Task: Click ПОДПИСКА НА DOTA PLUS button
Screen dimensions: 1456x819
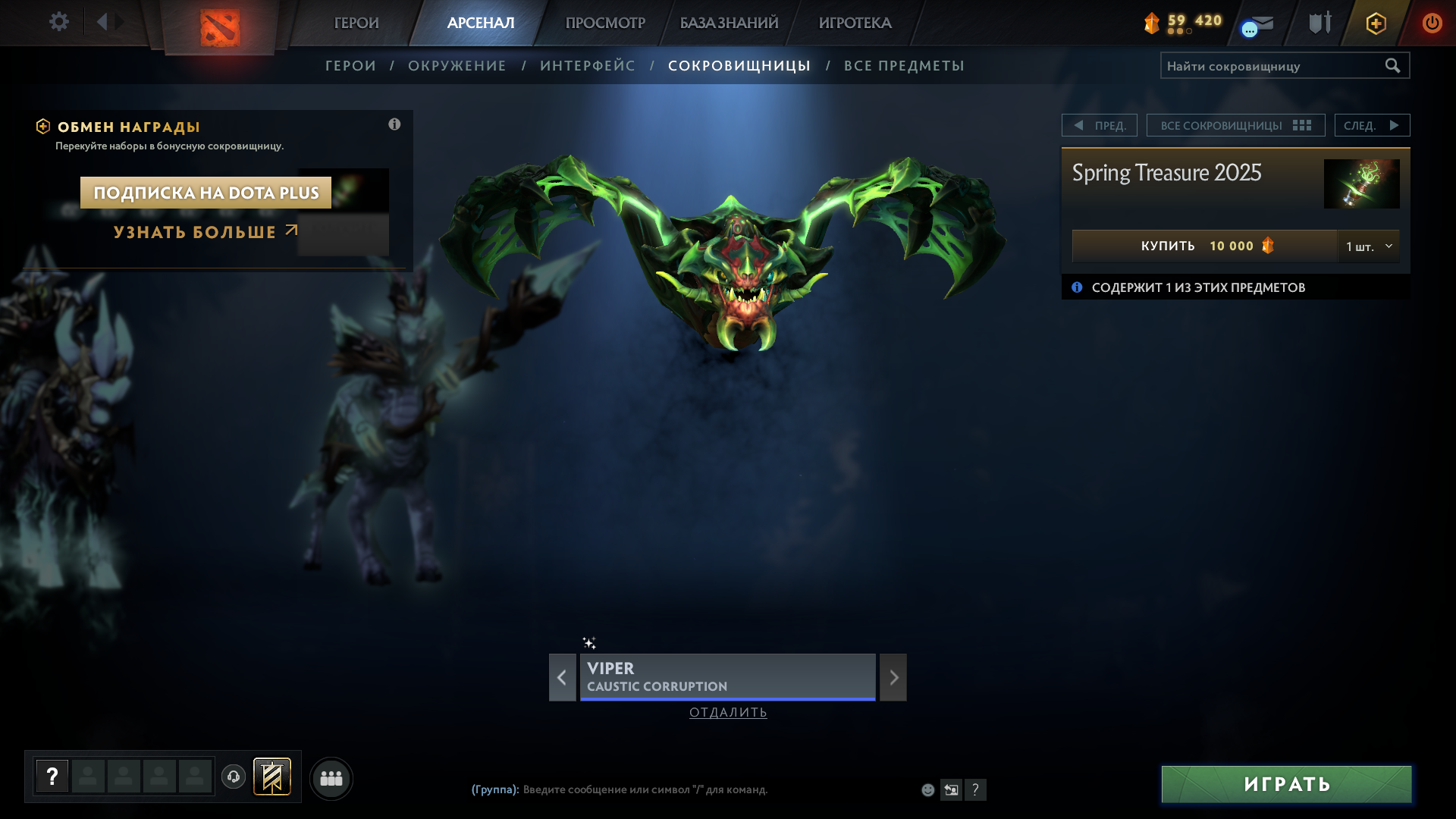Action: [x=206, y=193]
